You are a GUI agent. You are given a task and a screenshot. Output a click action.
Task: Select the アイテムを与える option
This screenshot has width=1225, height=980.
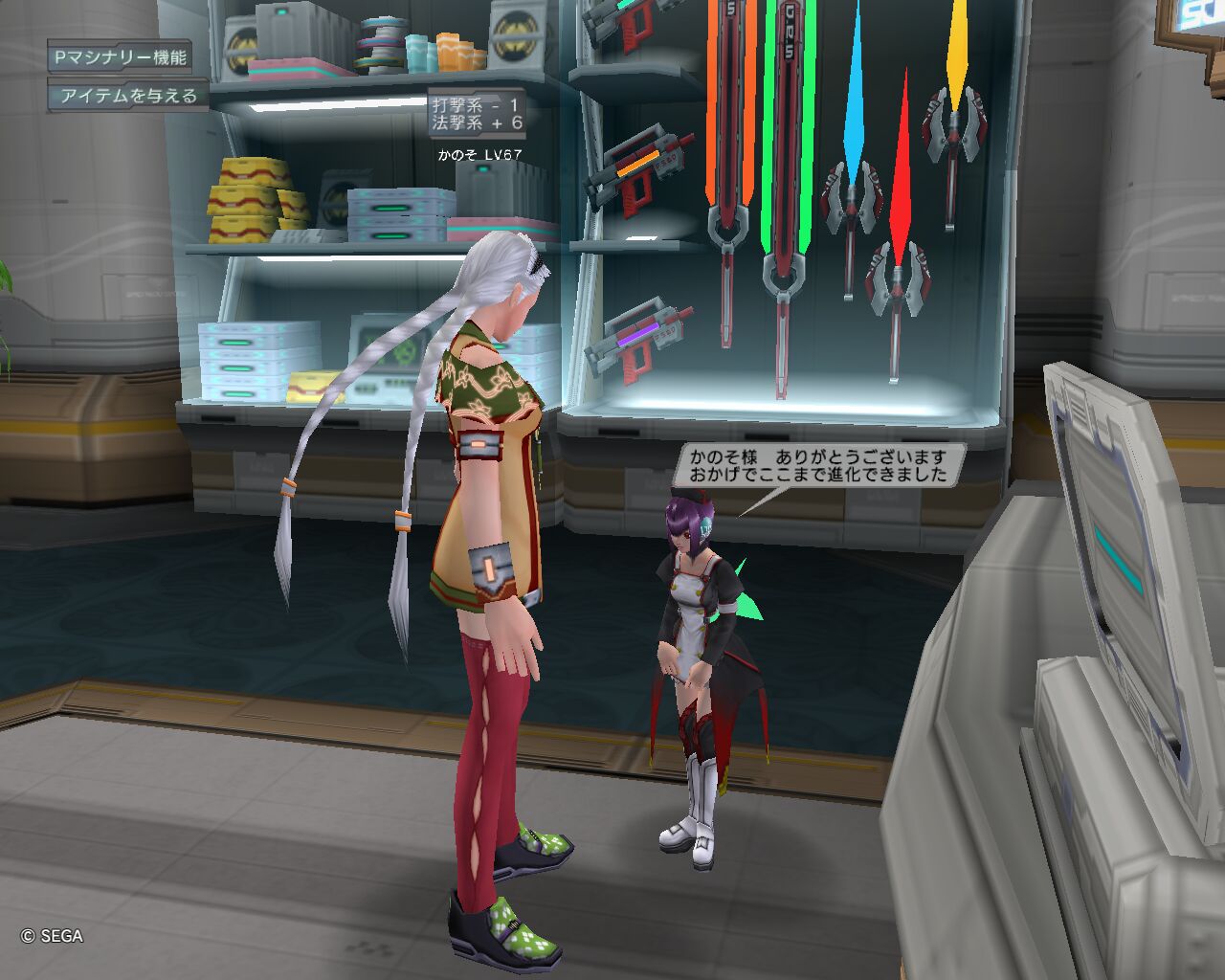click(128, 96)
